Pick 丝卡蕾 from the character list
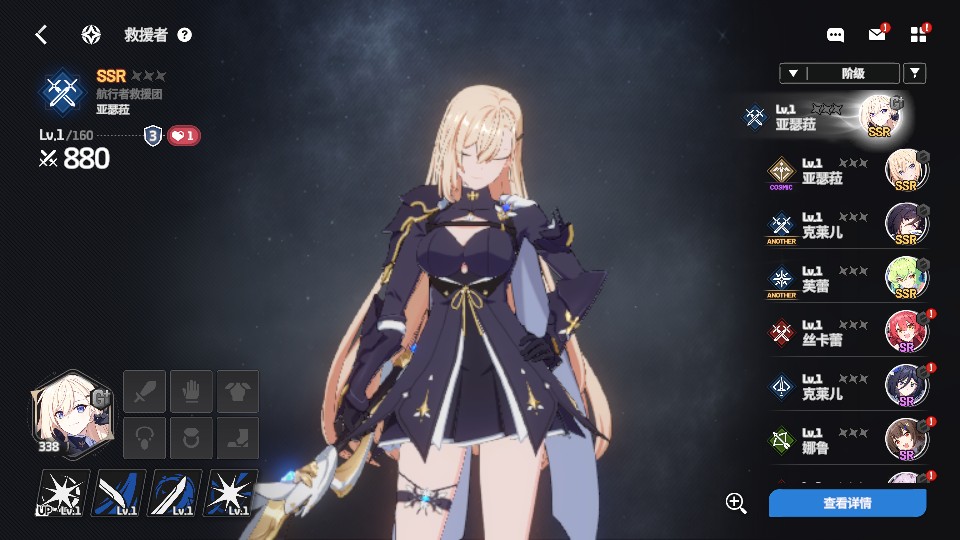The width and height of the screenshot is (960, 540). (846, 333)
